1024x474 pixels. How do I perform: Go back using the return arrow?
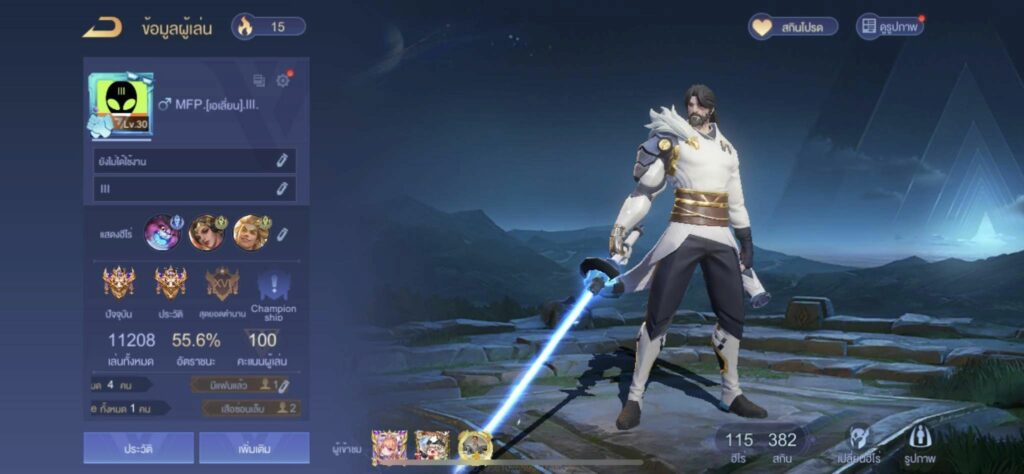point(102,27)
